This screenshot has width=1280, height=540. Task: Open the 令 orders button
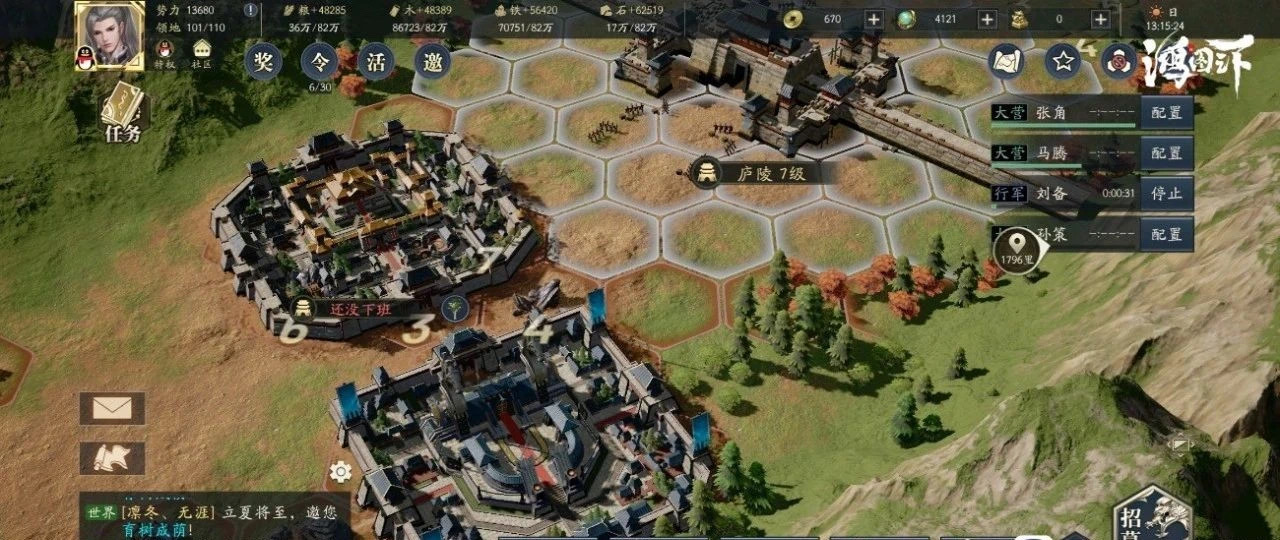tap(320, 61)
